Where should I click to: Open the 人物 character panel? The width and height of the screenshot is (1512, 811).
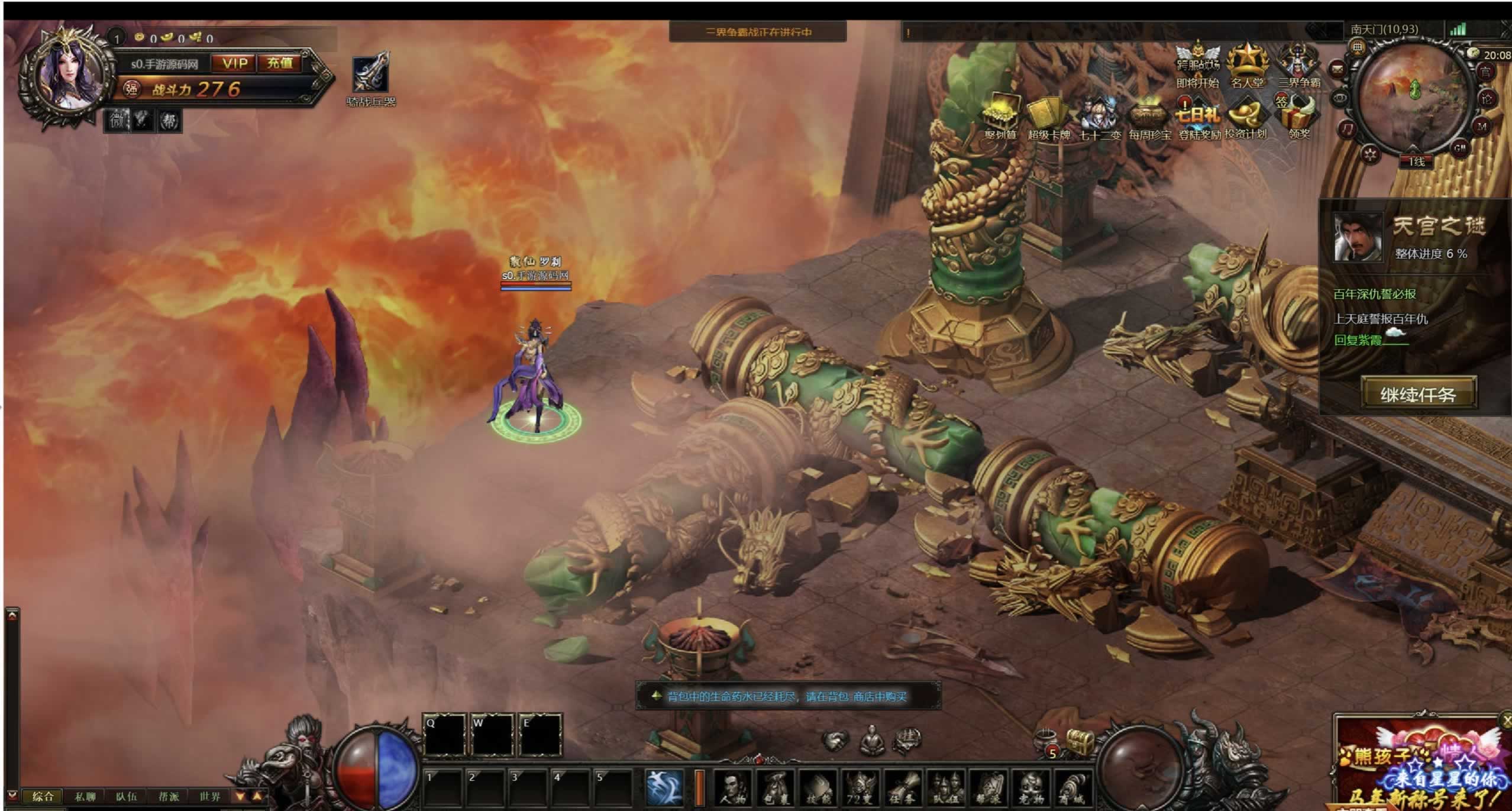click(733, 788)
